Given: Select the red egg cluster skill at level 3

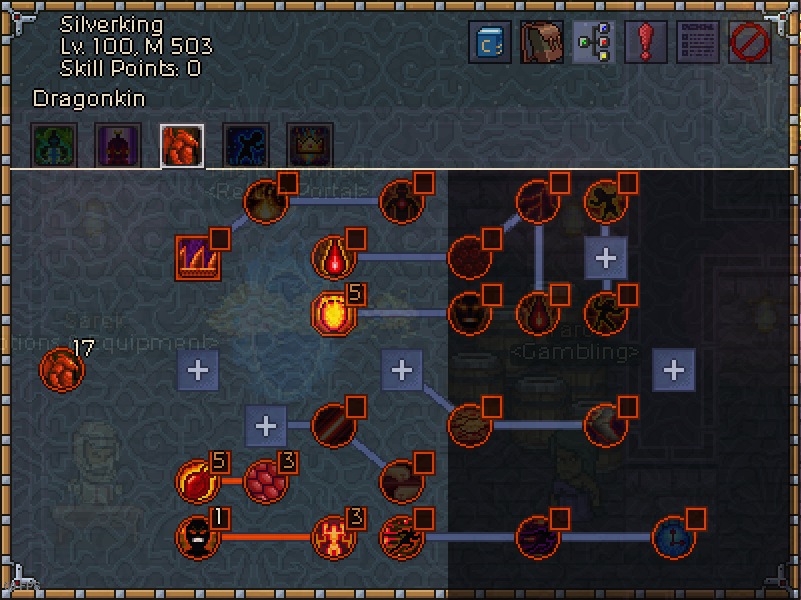Looking at the screenshot, I should [x=265, y=480].
